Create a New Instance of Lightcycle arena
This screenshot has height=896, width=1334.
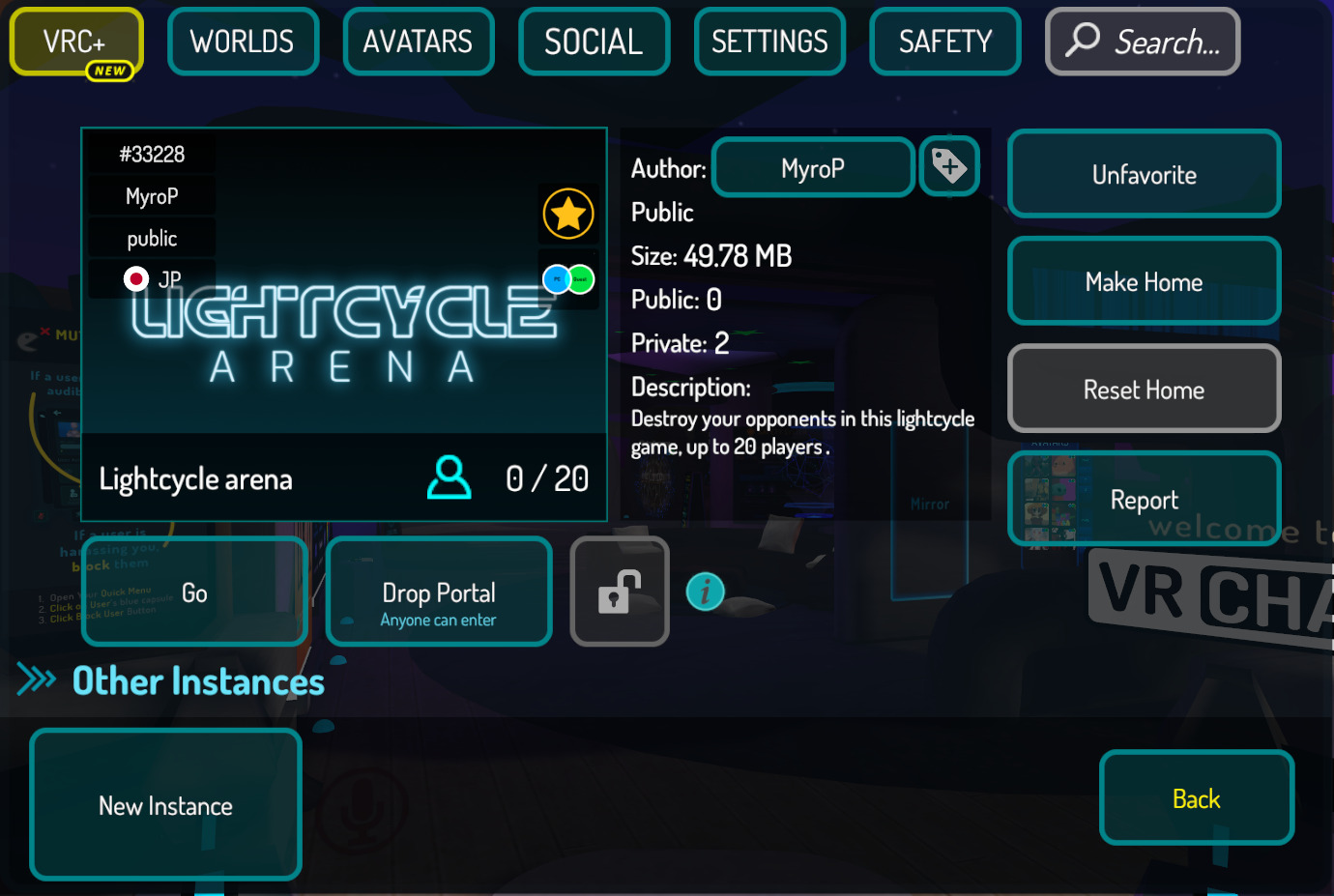164,805
